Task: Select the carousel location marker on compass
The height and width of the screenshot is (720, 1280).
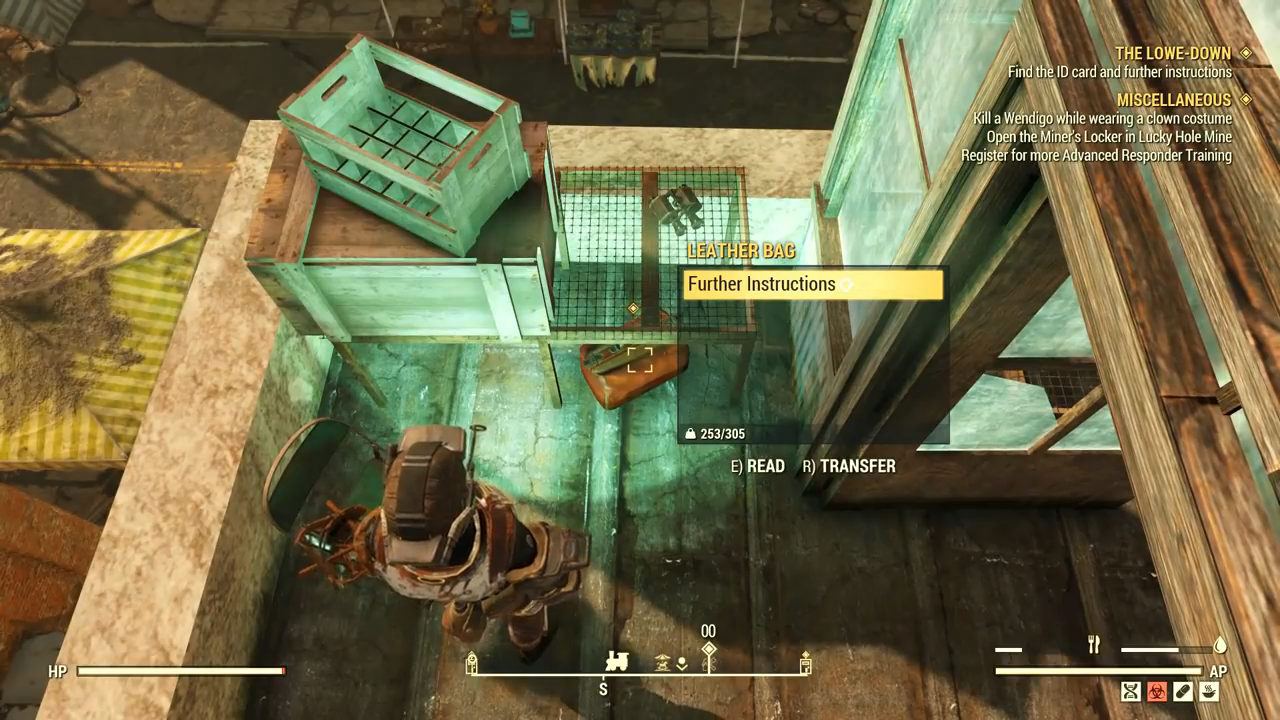Action: click(x=662, y=663)
